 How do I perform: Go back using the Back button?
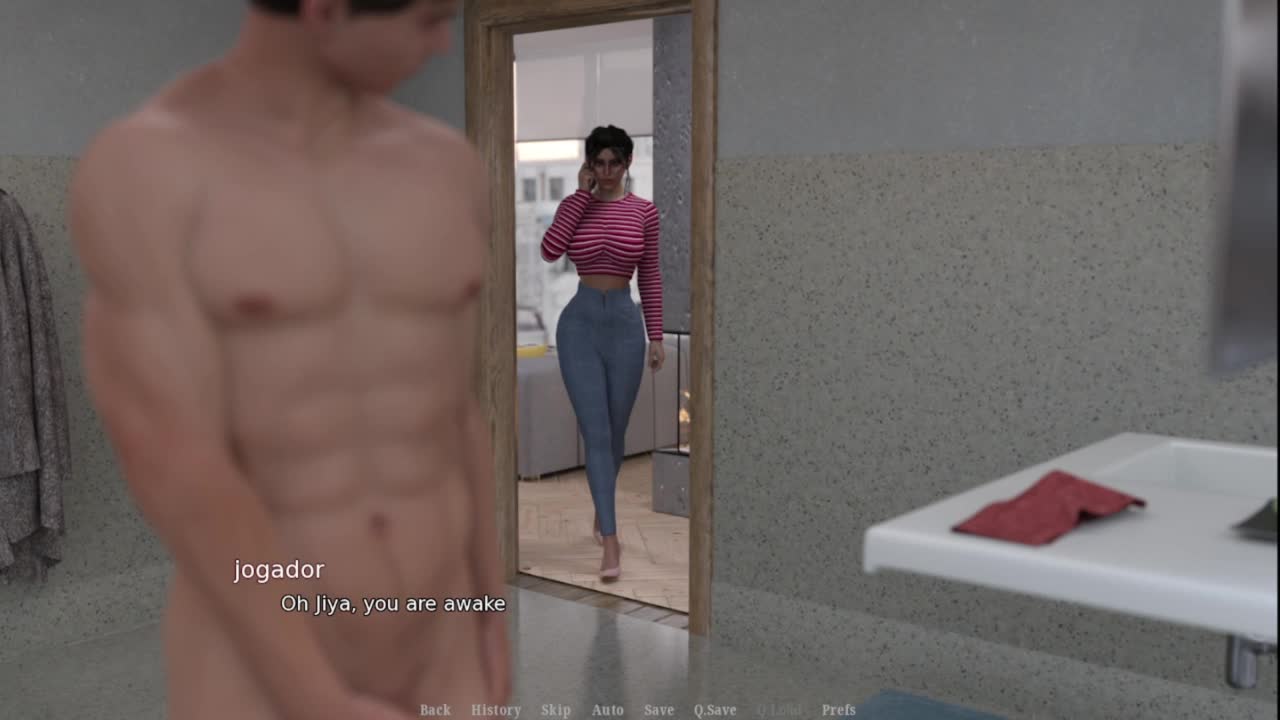[435, 710]
